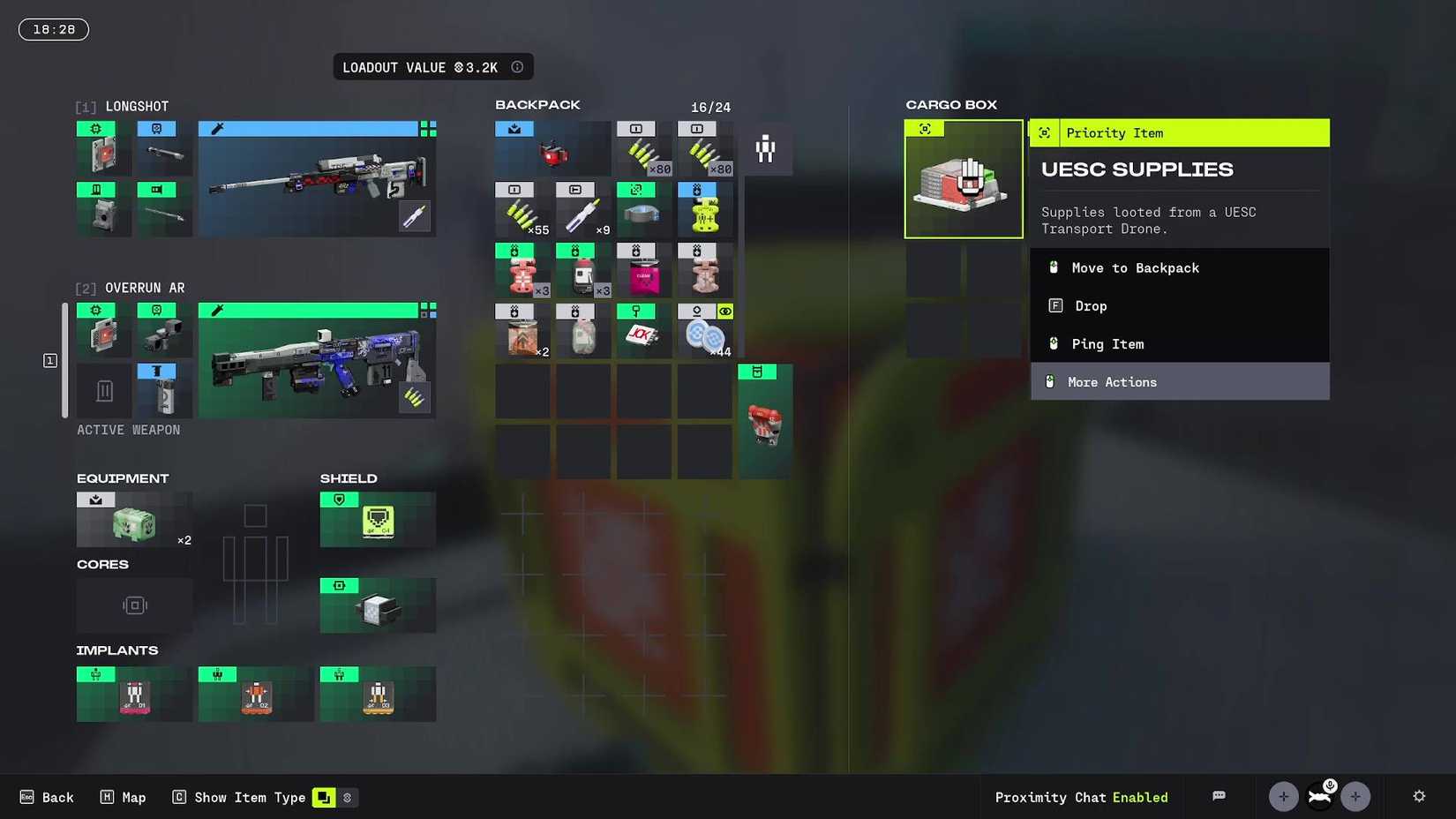Click the character silhouette beside the backpack grid
1456x819 pixels.
(764, 150)
